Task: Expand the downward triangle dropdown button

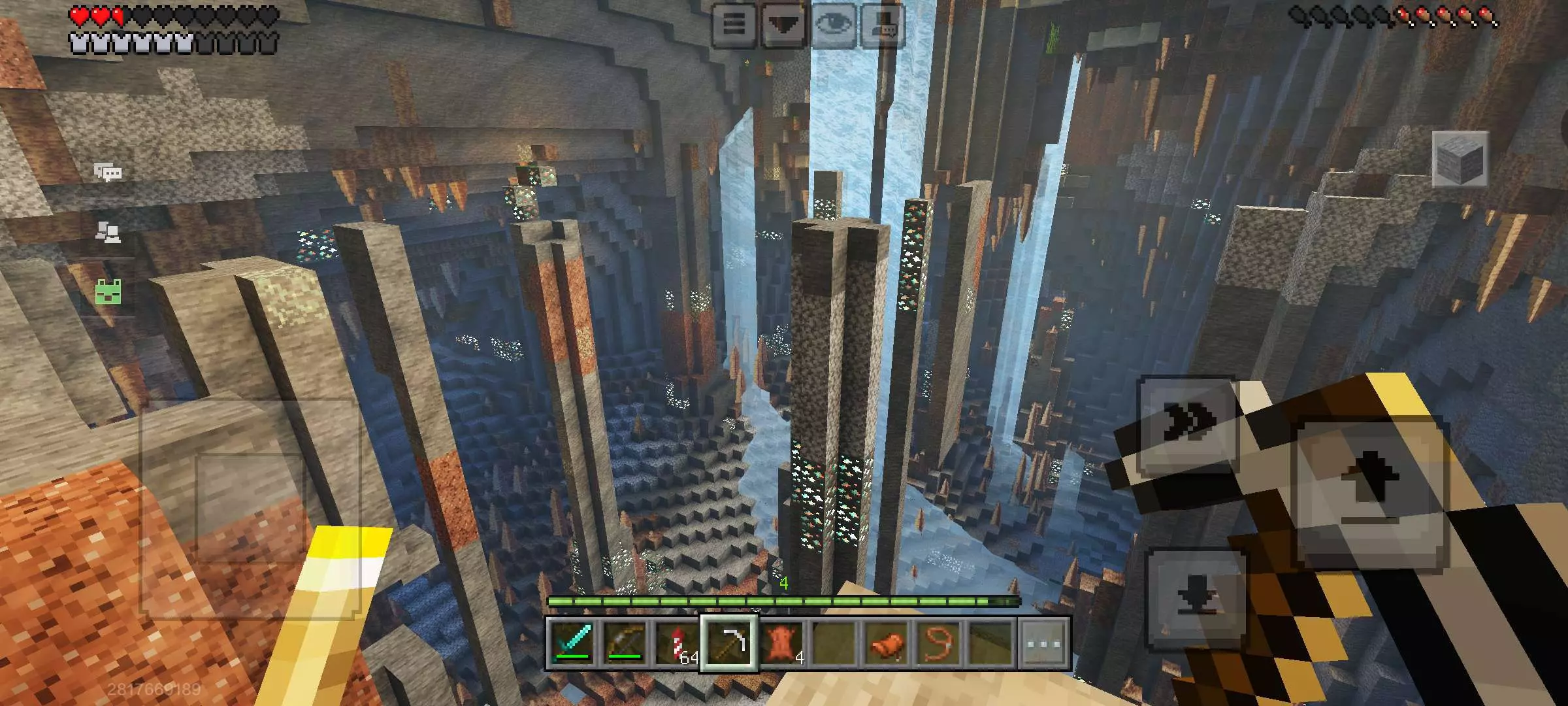Action: (784, 25)
